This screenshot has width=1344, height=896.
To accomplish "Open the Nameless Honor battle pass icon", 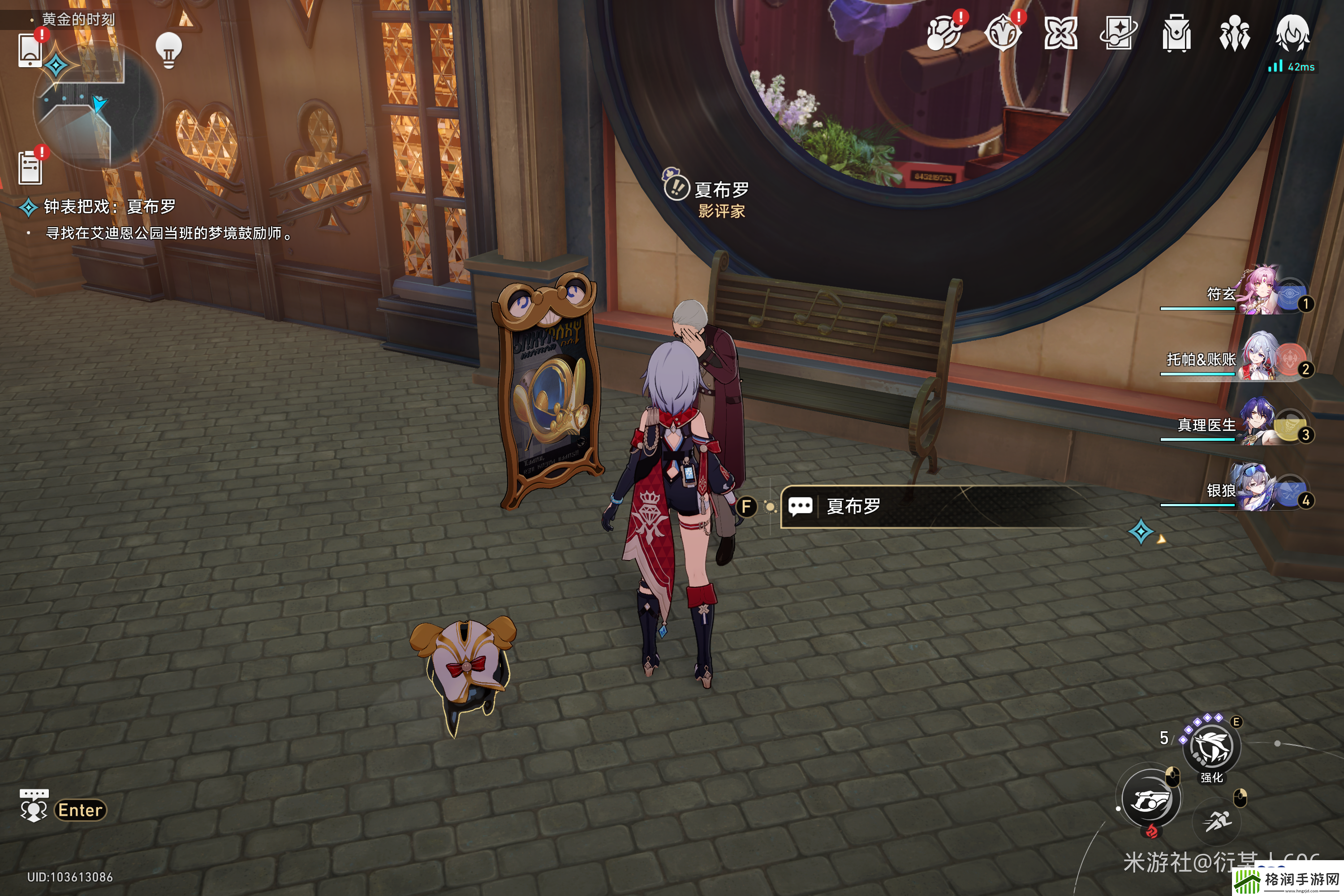I will pyautogui.click(x=1003, y=33).
